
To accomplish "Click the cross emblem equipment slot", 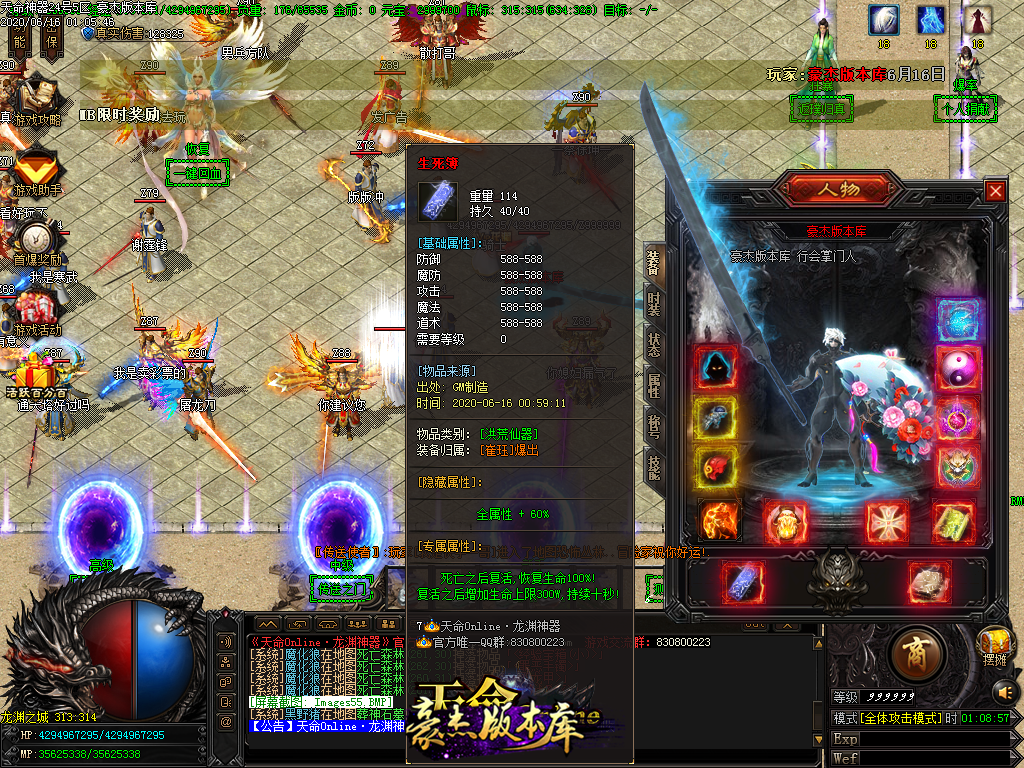I will (887, 521).
